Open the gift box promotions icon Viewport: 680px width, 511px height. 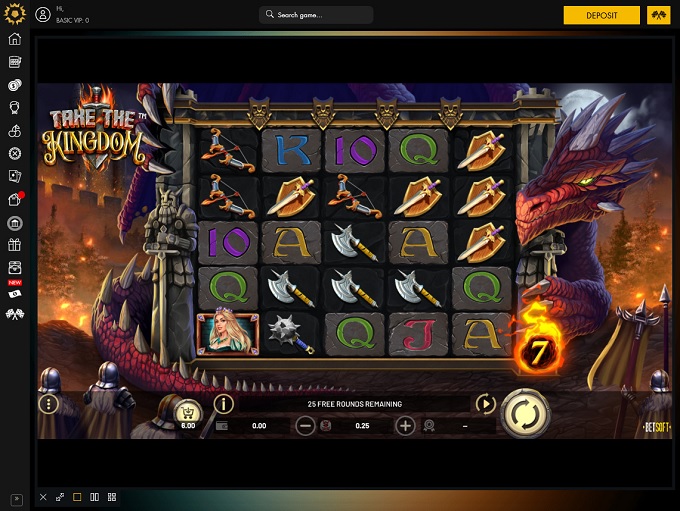point(15,245)
